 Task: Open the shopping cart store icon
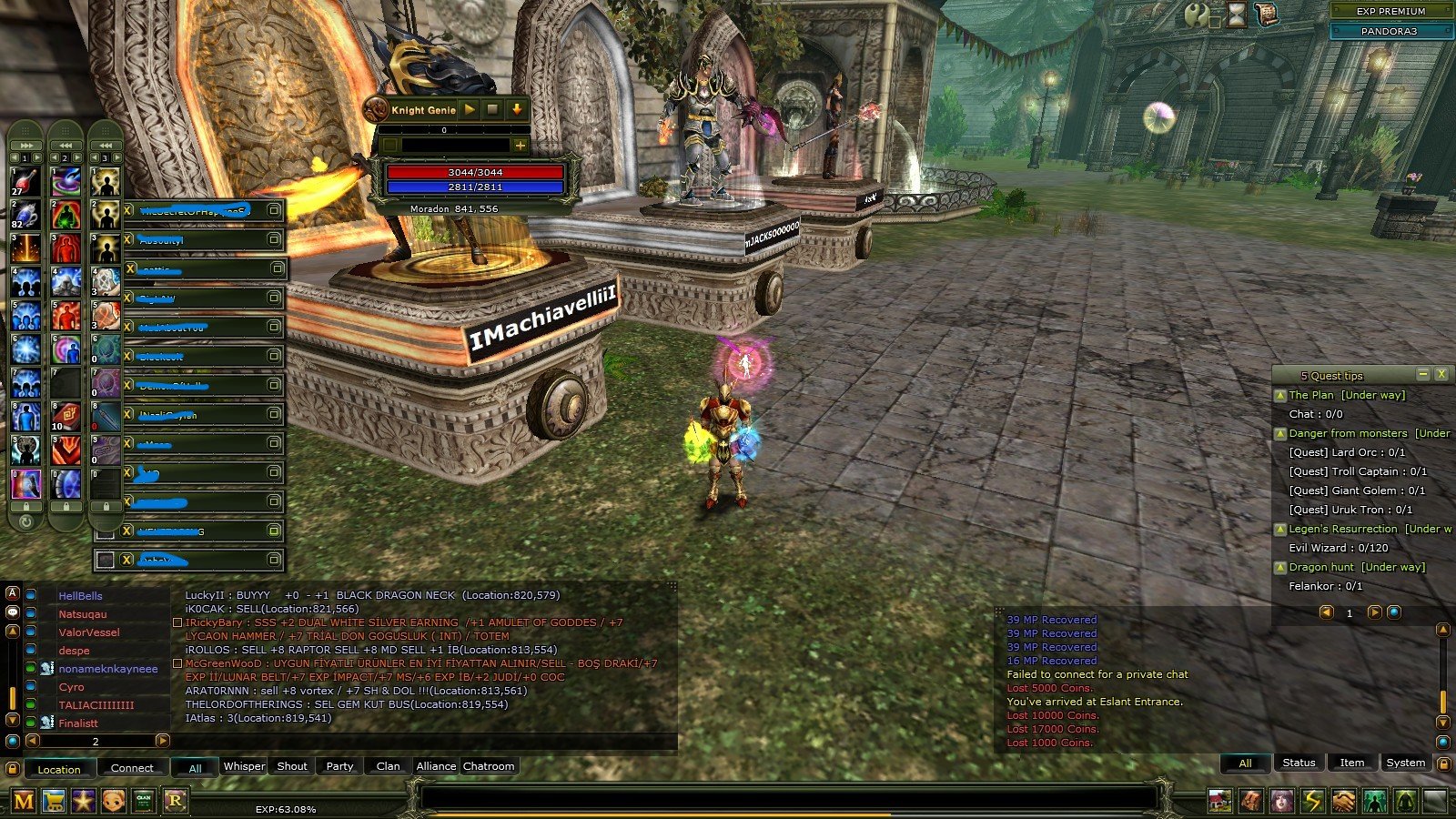pos(54,801)
